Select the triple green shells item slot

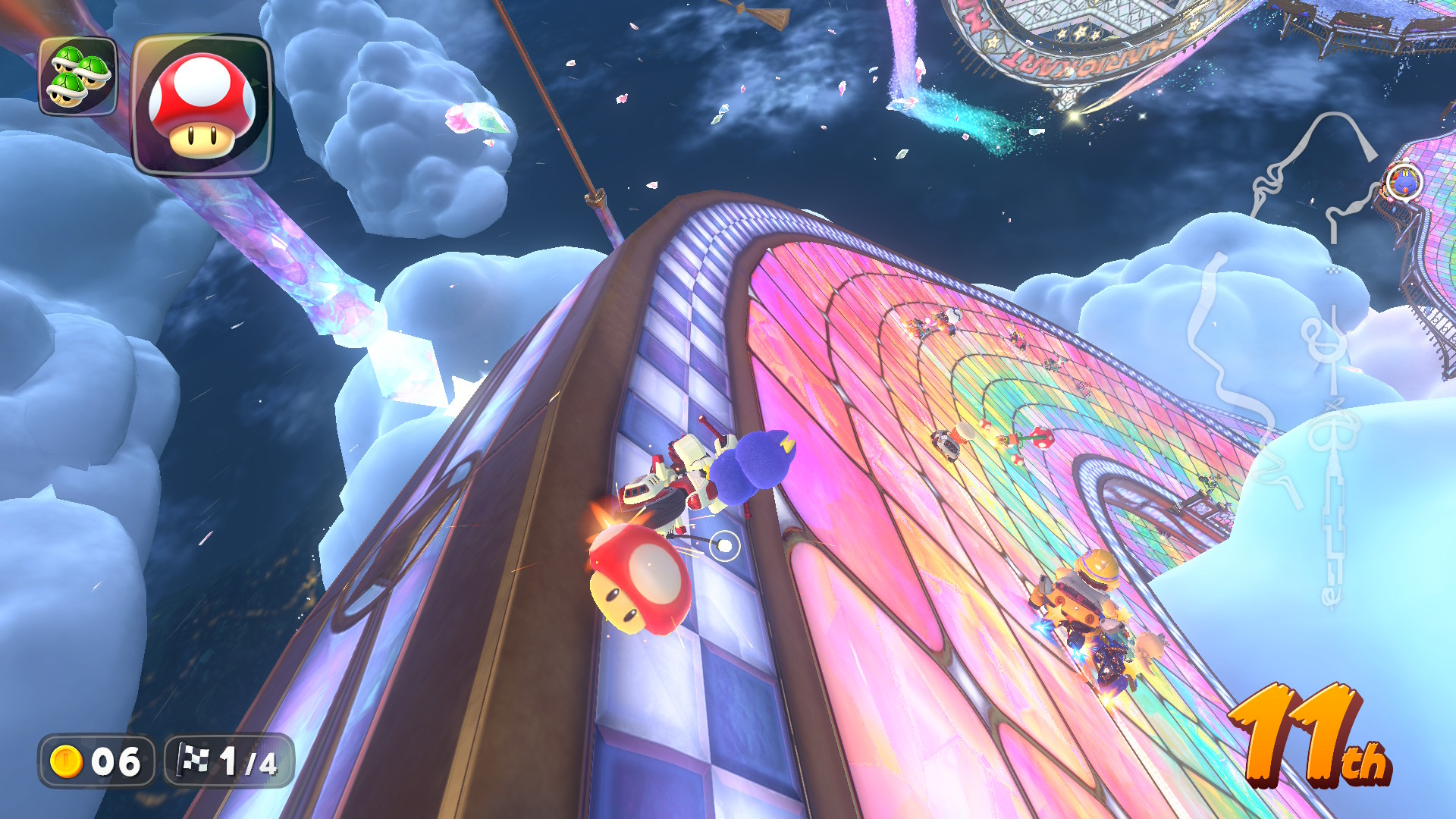(x=78, y=76)
